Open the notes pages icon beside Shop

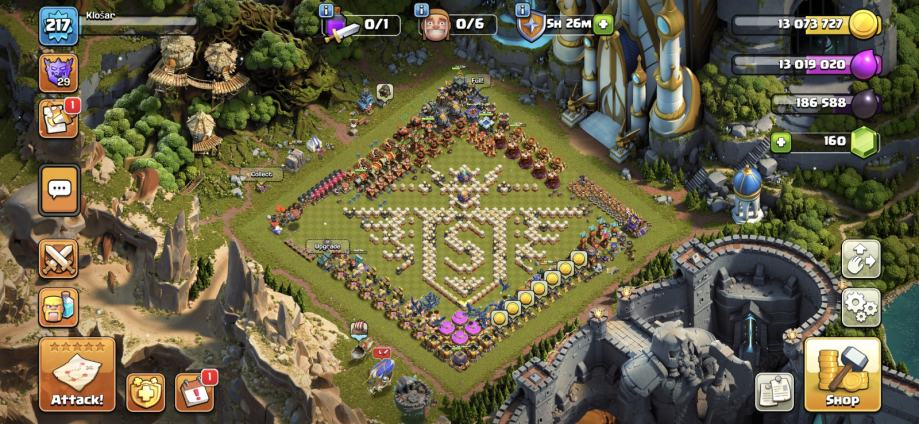click(x=774, y=391)
